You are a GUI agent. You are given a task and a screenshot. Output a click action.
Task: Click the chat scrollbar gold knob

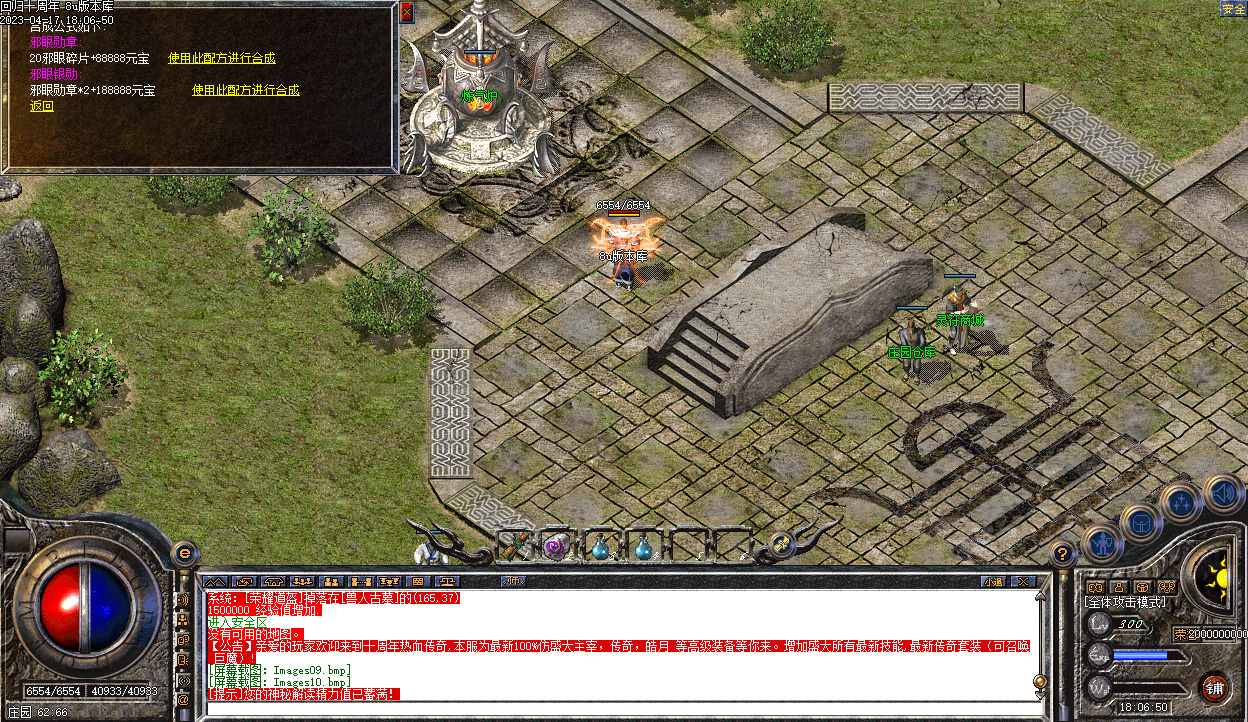[1040, 682]
